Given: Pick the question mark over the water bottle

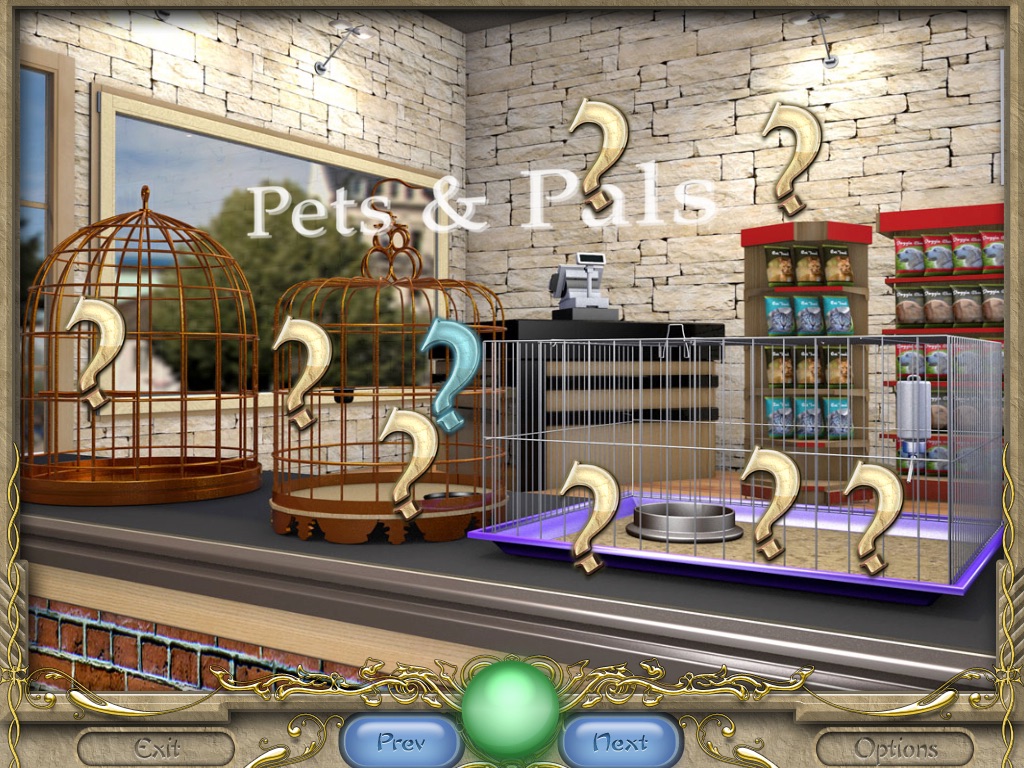Looking at the screenshot, I should pos(872,512).
